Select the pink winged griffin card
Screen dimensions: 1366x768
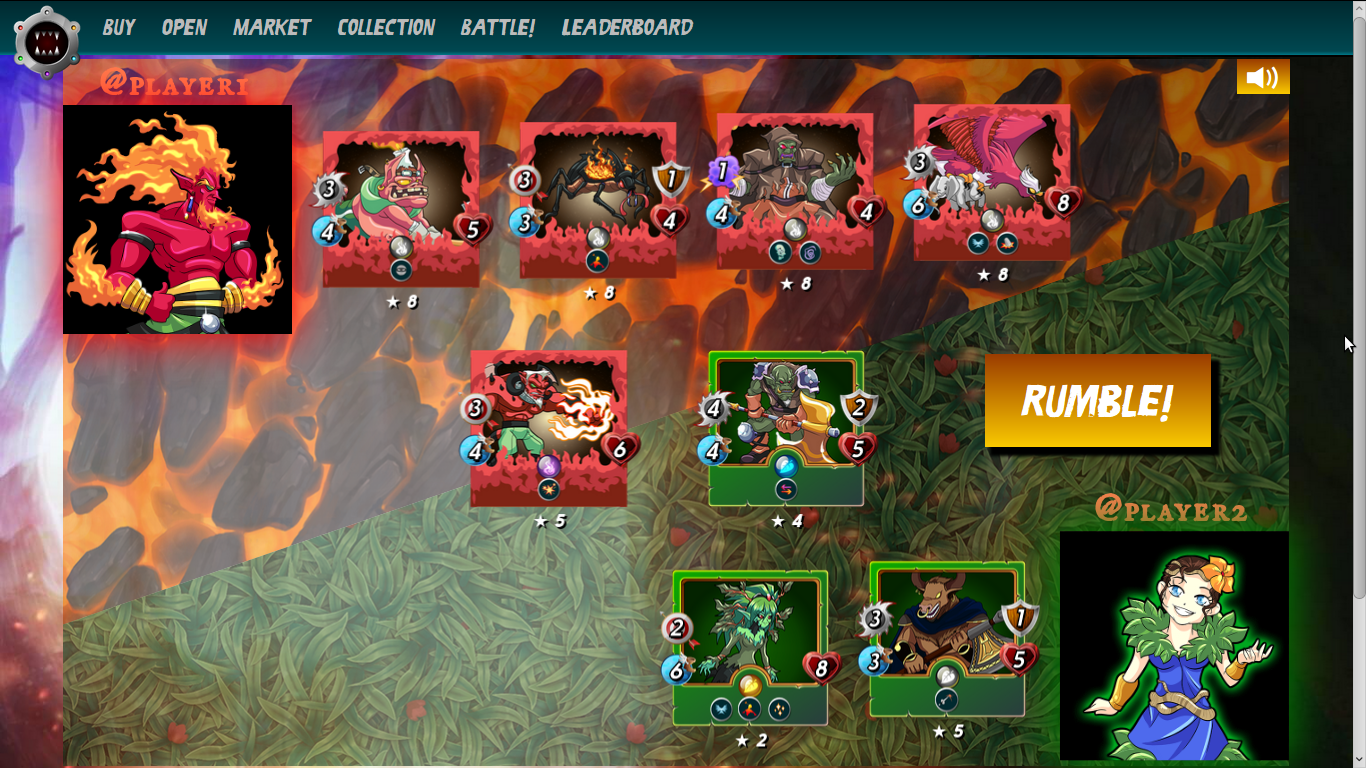point(991,182)
